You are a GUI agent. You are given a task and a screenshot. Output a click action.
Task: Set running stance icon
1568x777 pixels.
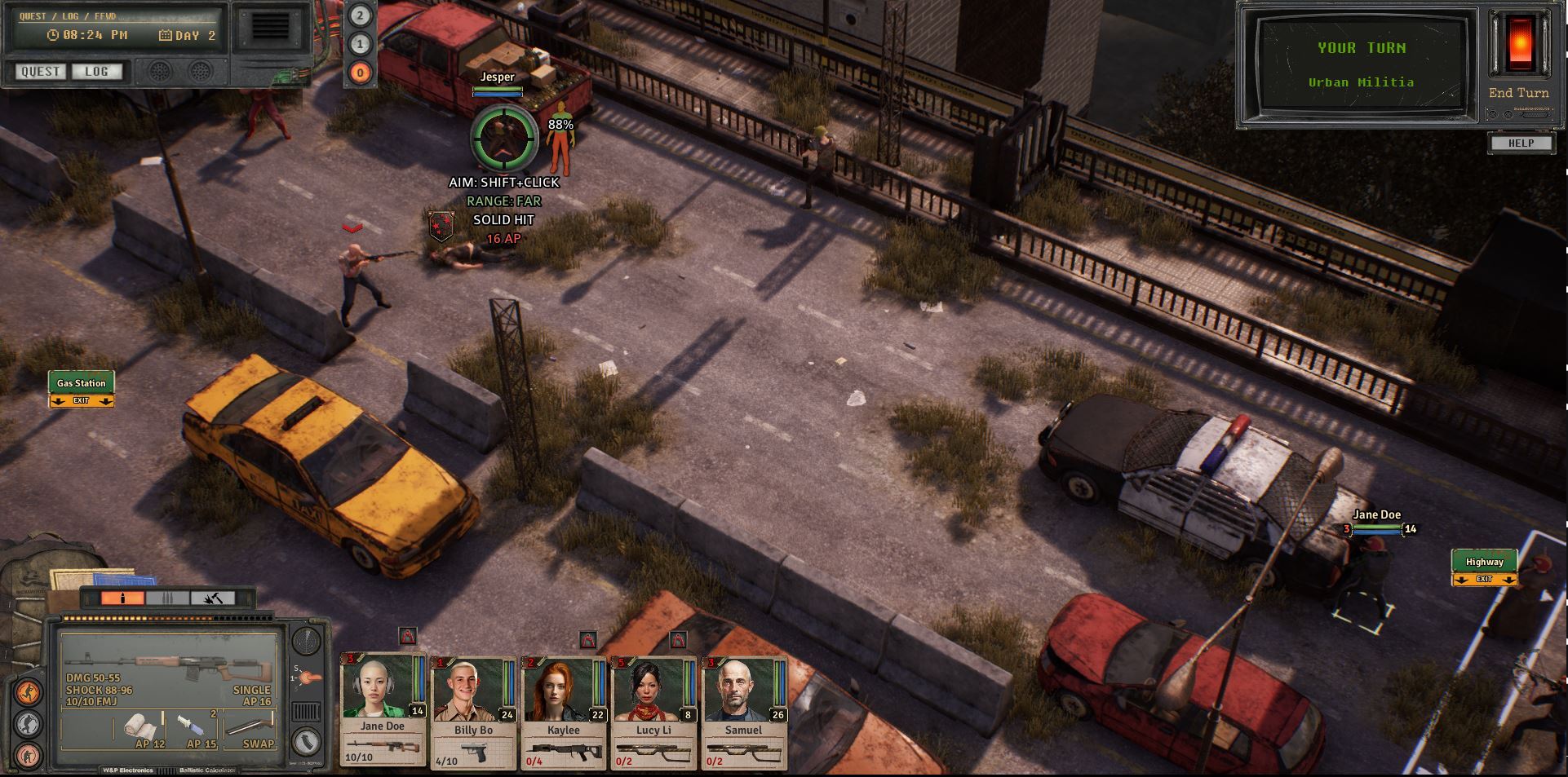[29, 693]
